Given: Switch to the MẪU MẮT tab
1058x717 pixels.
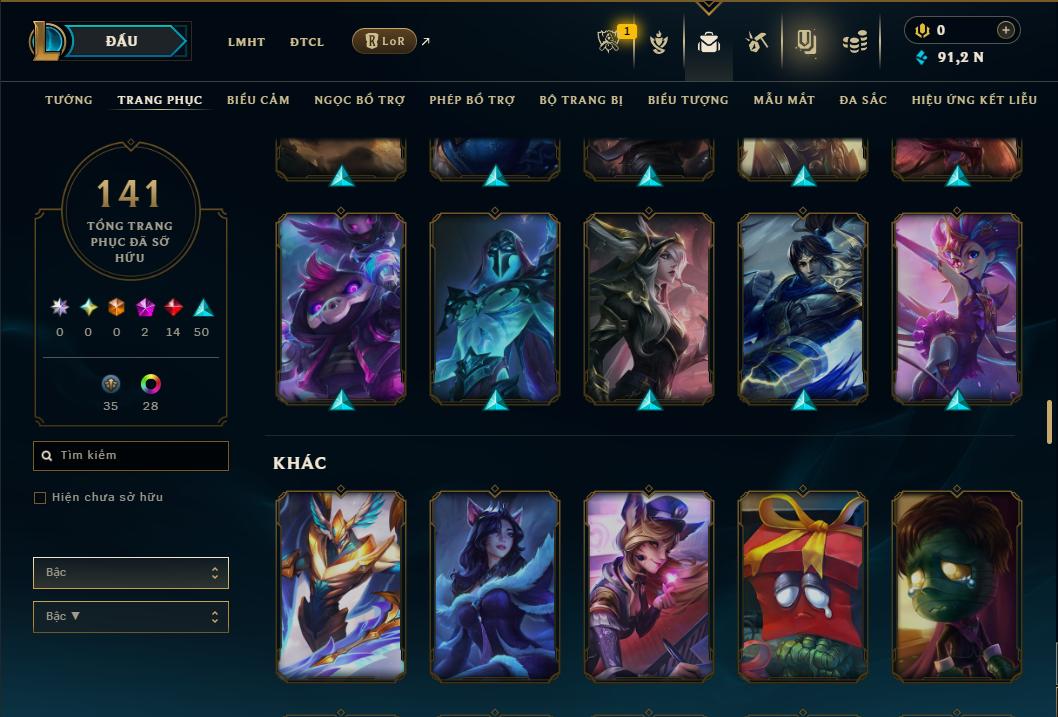Looking at the screenshot, I should [x=784, y=100].
